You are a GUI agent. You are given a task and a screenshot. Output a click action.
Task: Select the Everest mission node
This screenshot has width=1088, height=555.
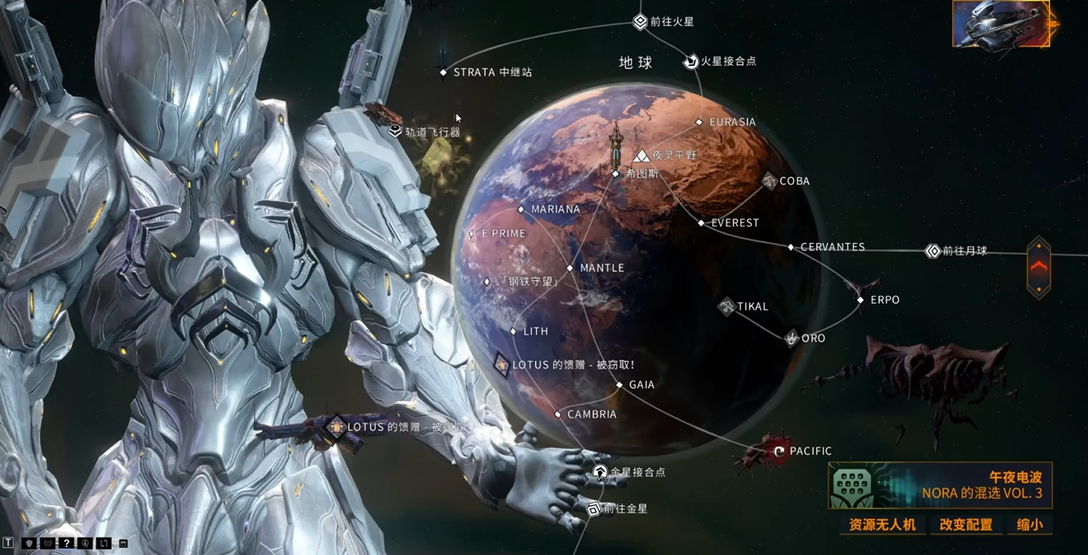701,223
